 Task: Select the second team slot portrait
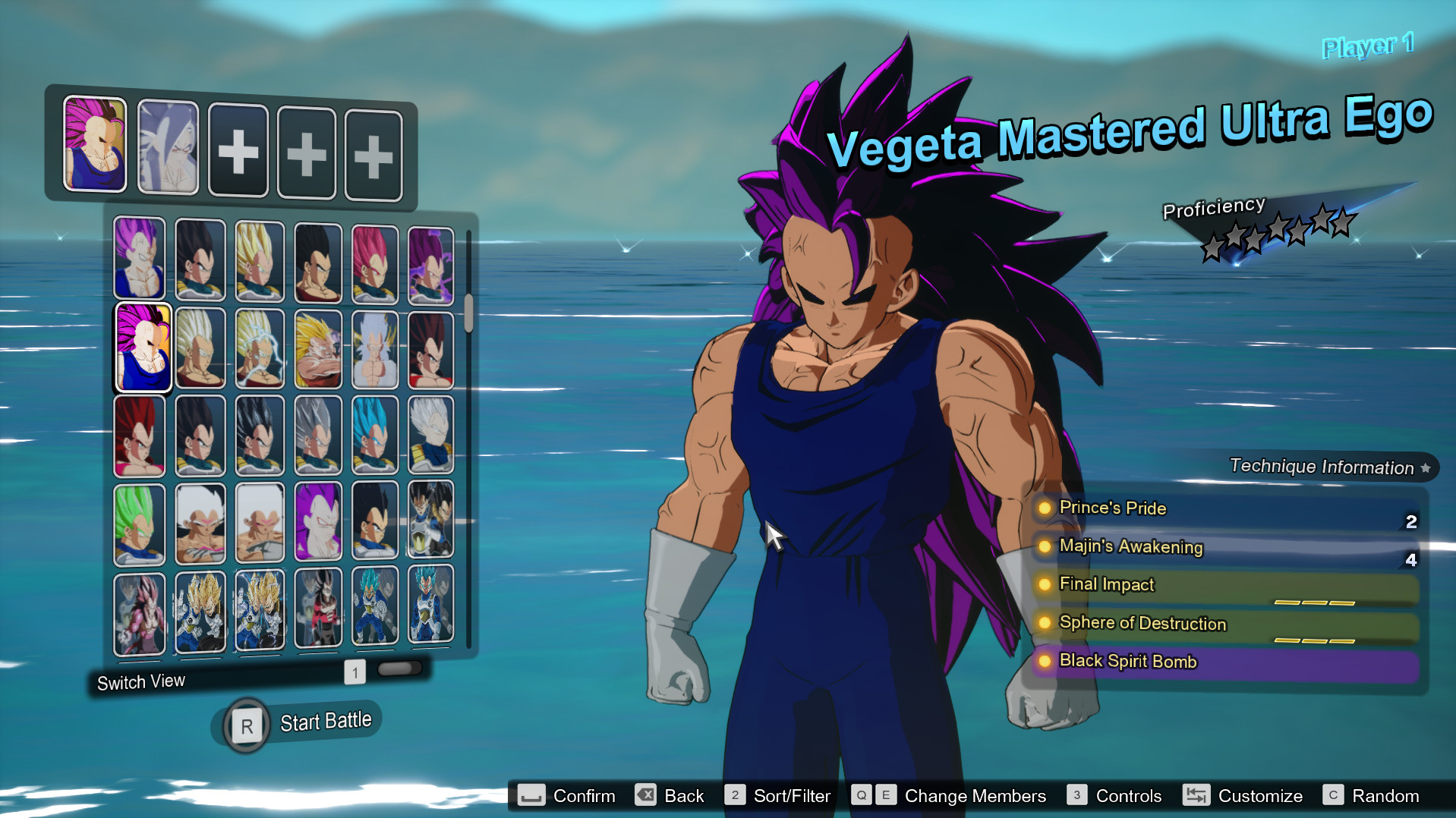point(168,148)
